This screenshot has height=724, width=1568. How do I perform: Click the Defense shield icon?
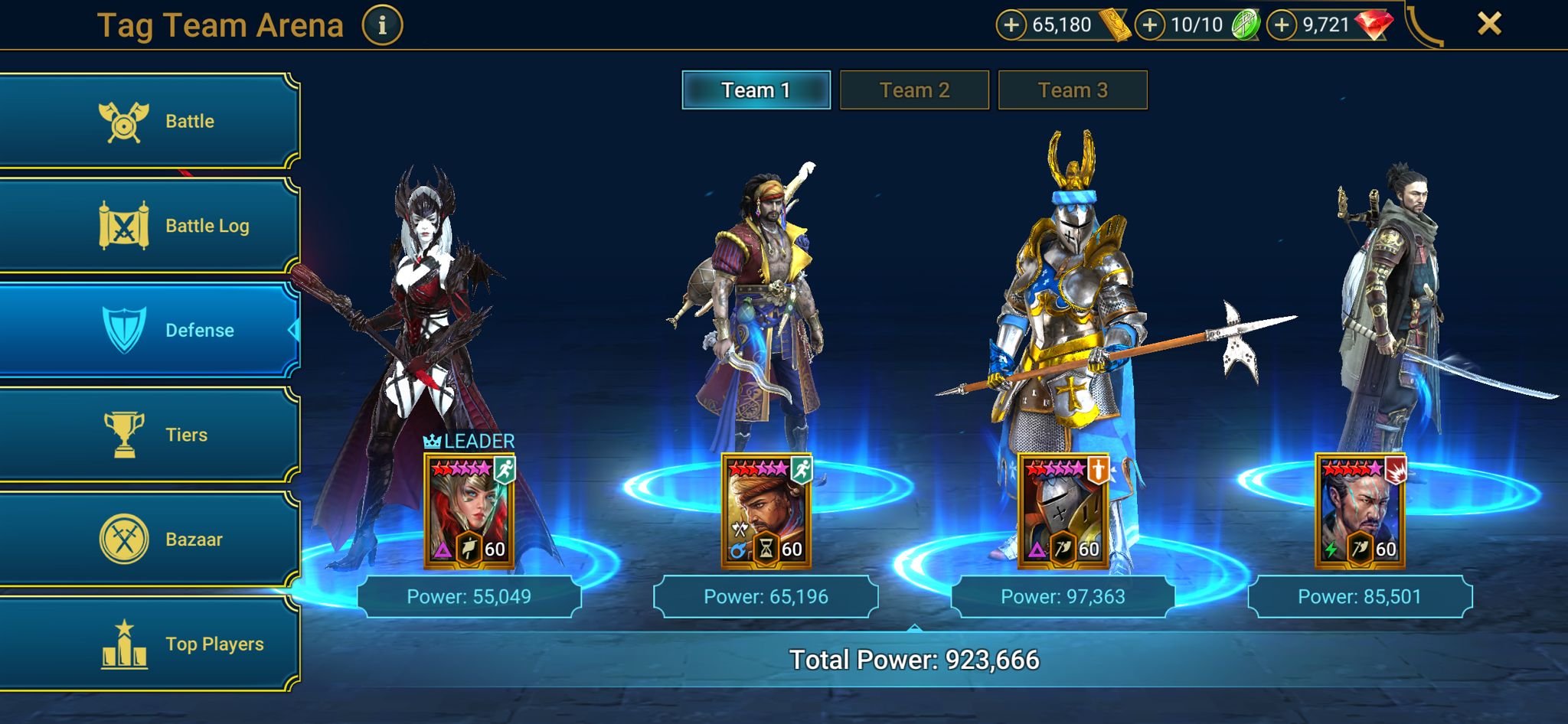pyautogui.click(x=126, y=330)
